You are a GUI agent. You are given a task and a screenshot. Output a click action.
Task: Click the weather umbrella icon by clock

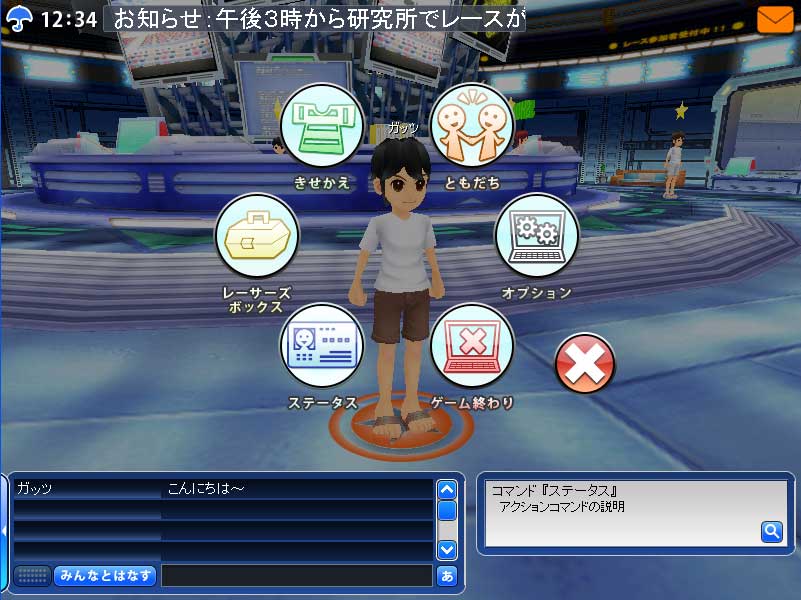[x=19, y=19]
